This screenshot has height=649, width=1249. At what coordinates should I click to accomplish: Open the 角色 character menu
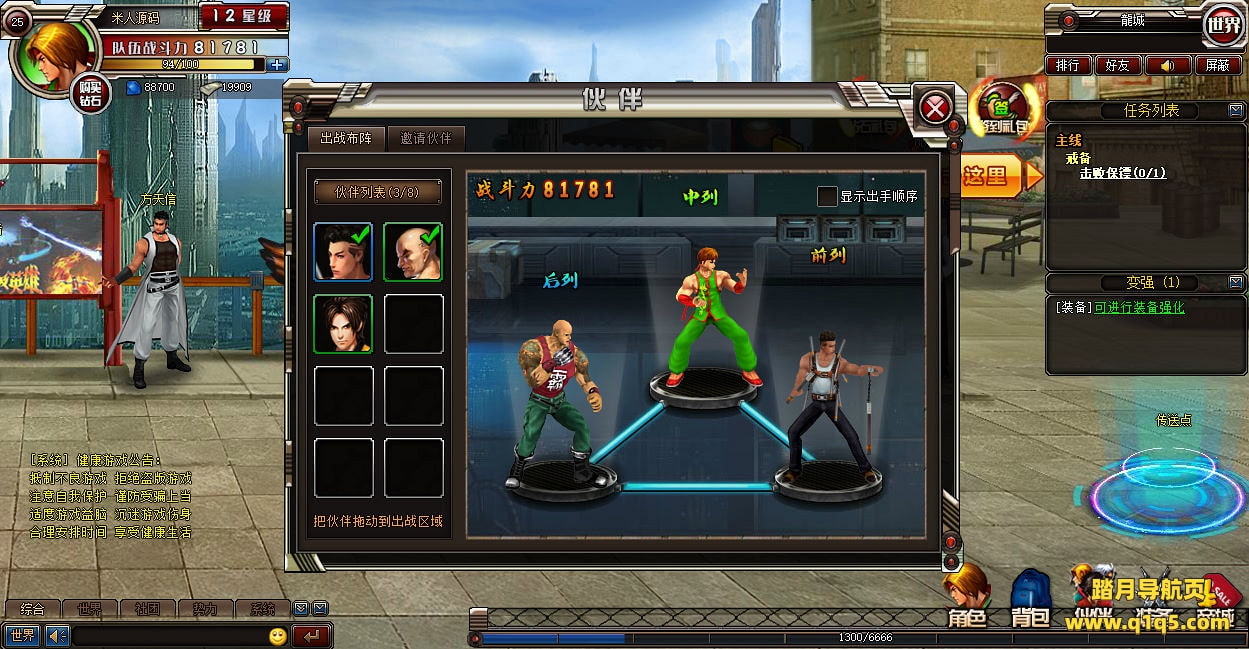[967, 600]
